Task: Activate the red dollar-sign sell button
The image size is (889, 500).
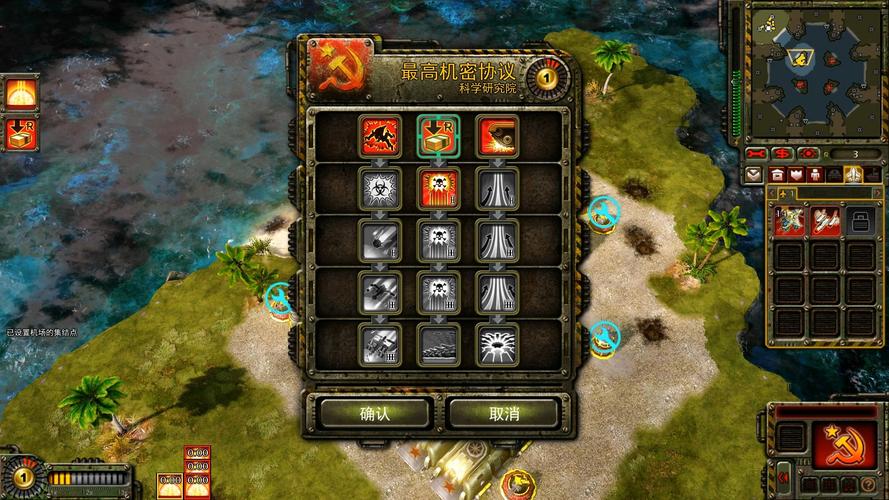Action: coord(783,153)
